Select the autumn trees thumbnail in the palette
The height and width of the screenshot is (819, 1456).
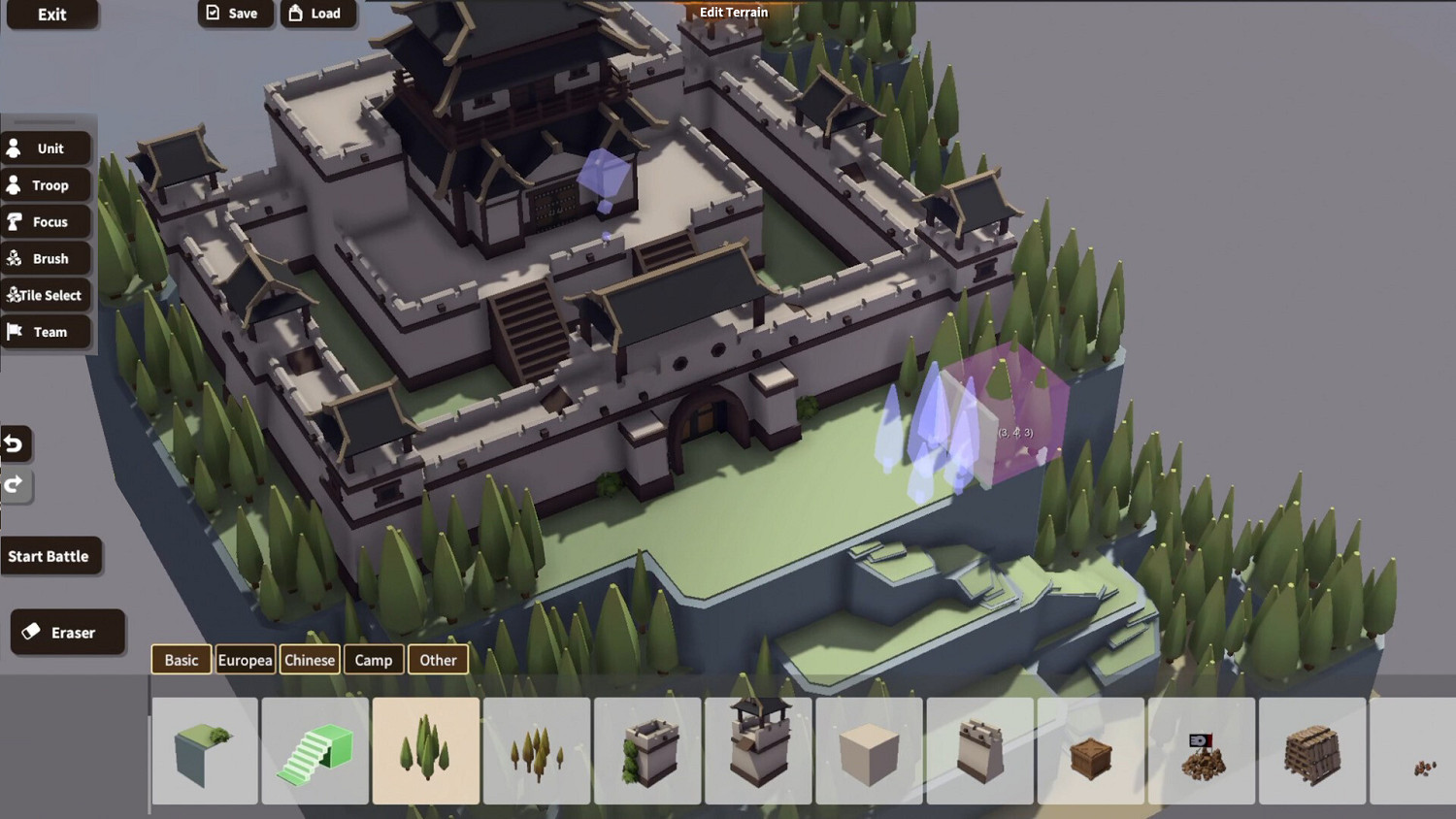[x=537, y=750]
